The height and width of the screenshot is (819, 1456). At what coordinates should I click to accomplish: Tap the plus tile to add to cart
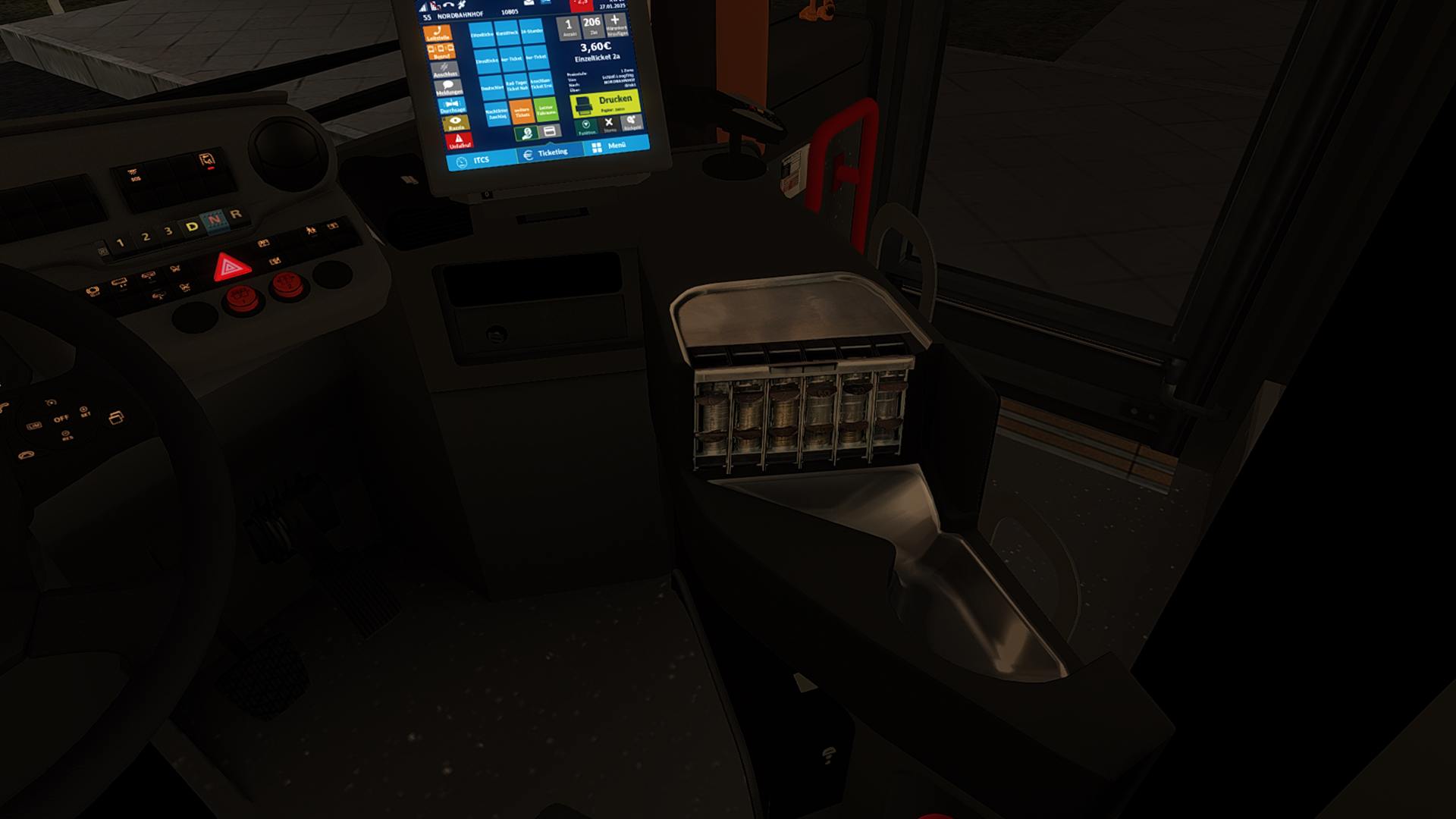616,24
